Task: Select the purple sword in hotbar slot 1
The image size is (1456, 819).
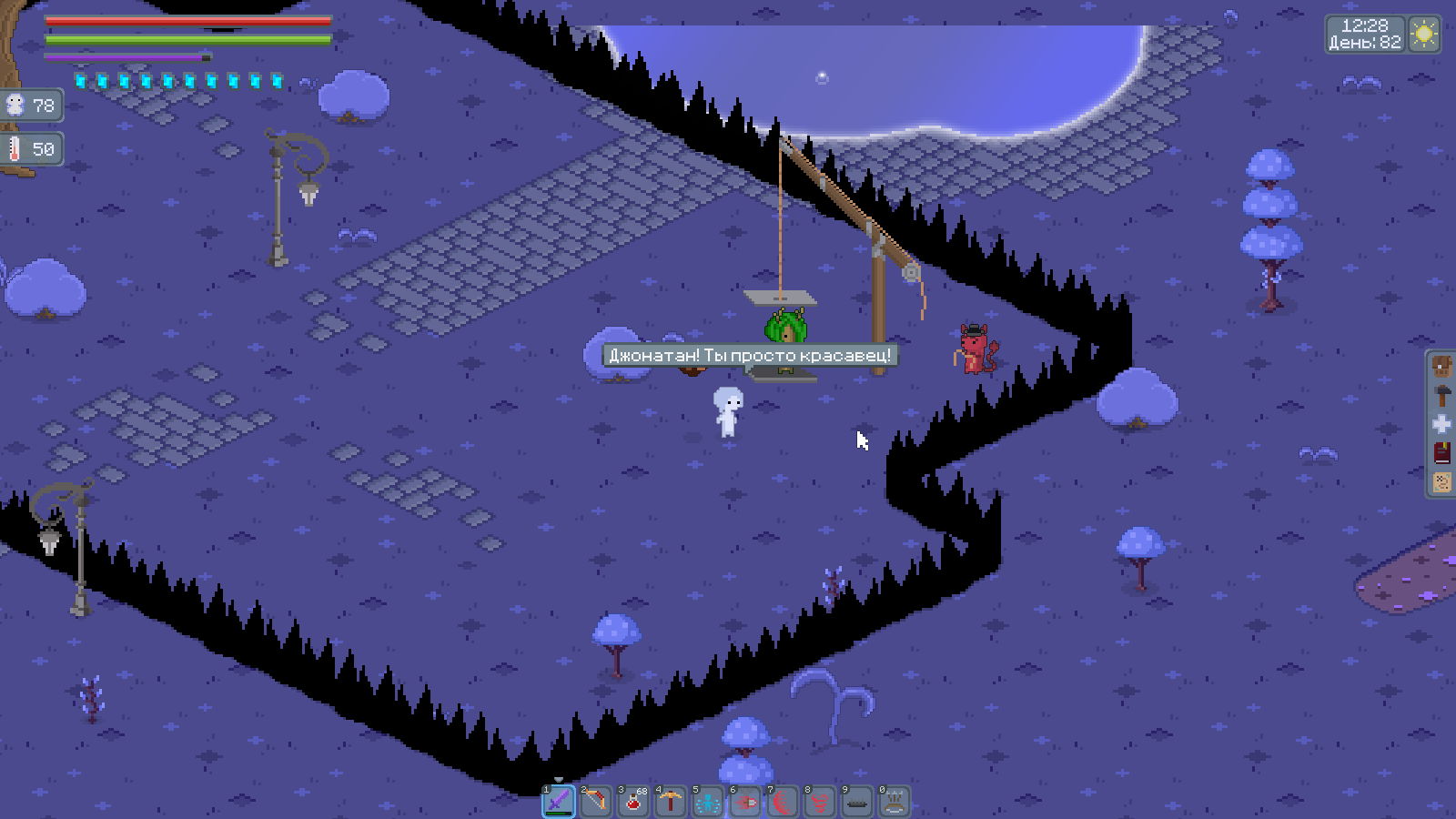Action: pos(558,802)
